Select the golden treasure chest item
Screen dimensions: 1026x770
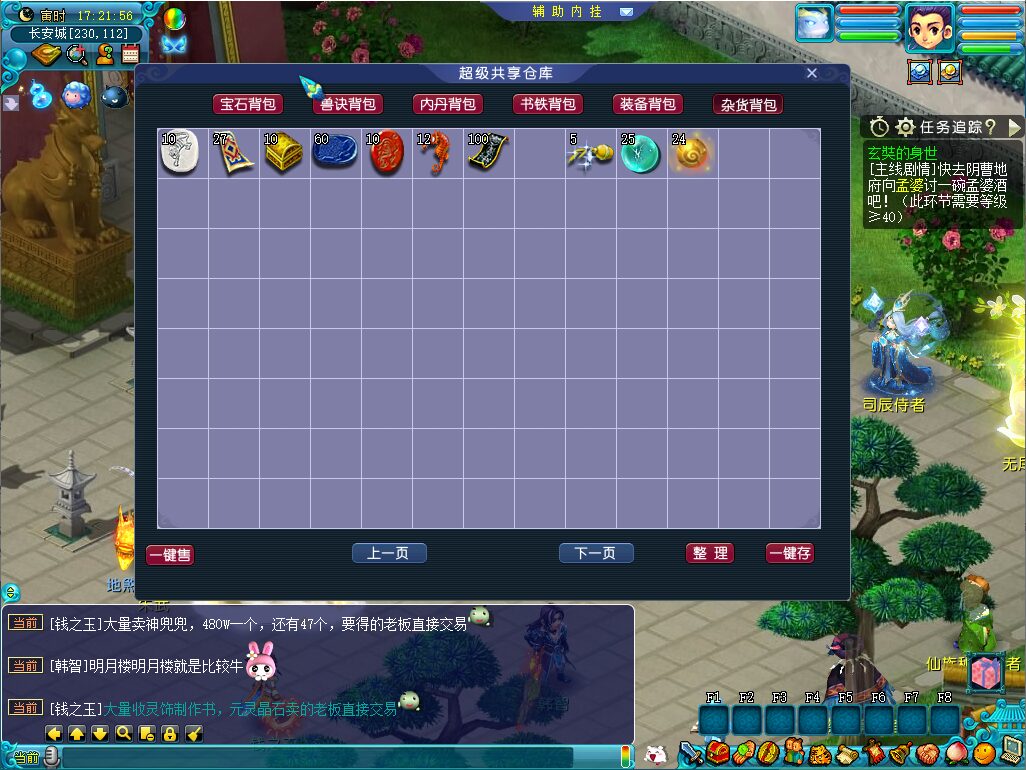pyautogui.click(x=284, y=154)
